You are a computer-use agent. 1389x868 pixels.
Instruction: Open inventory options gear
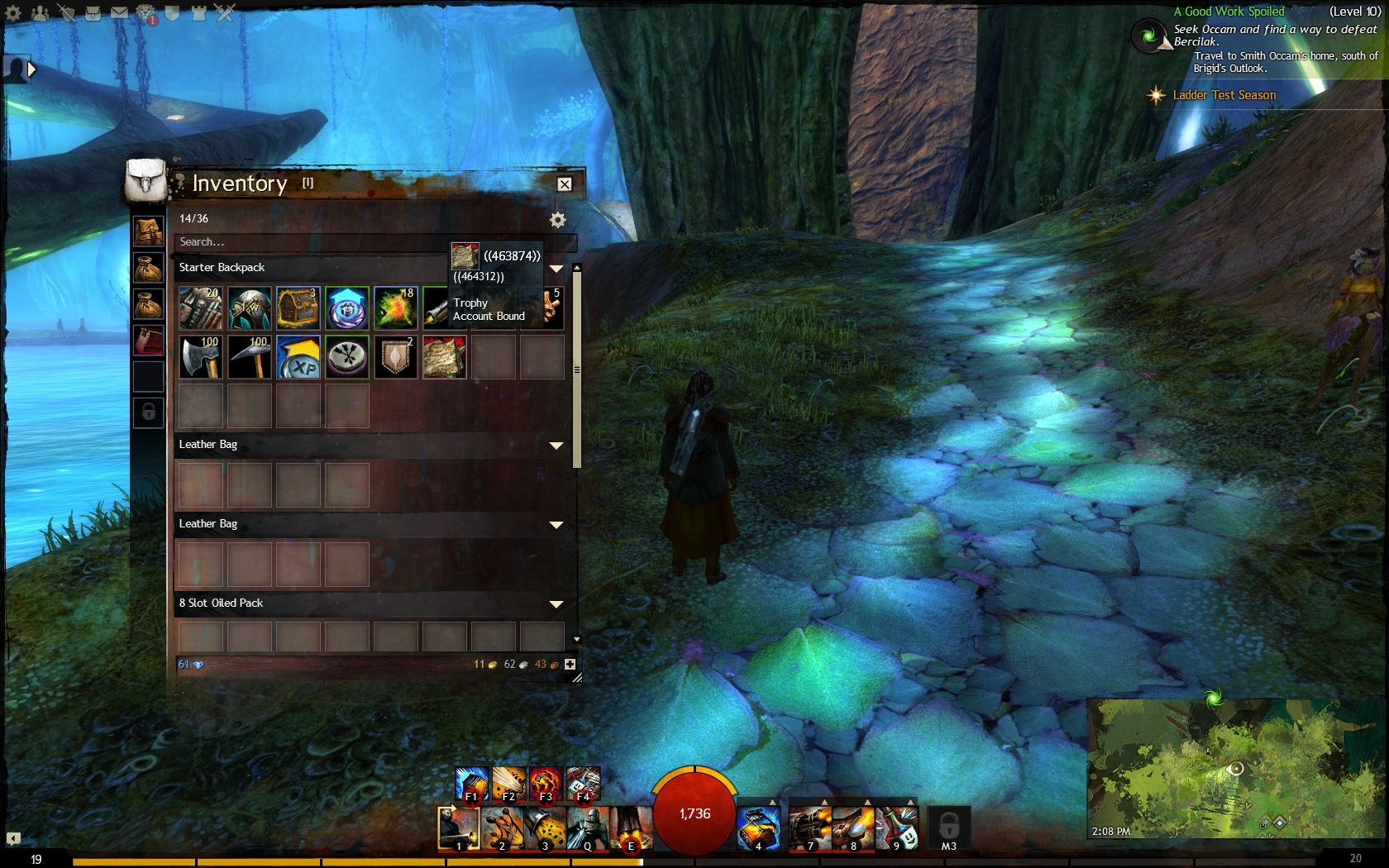pos(558,220)
